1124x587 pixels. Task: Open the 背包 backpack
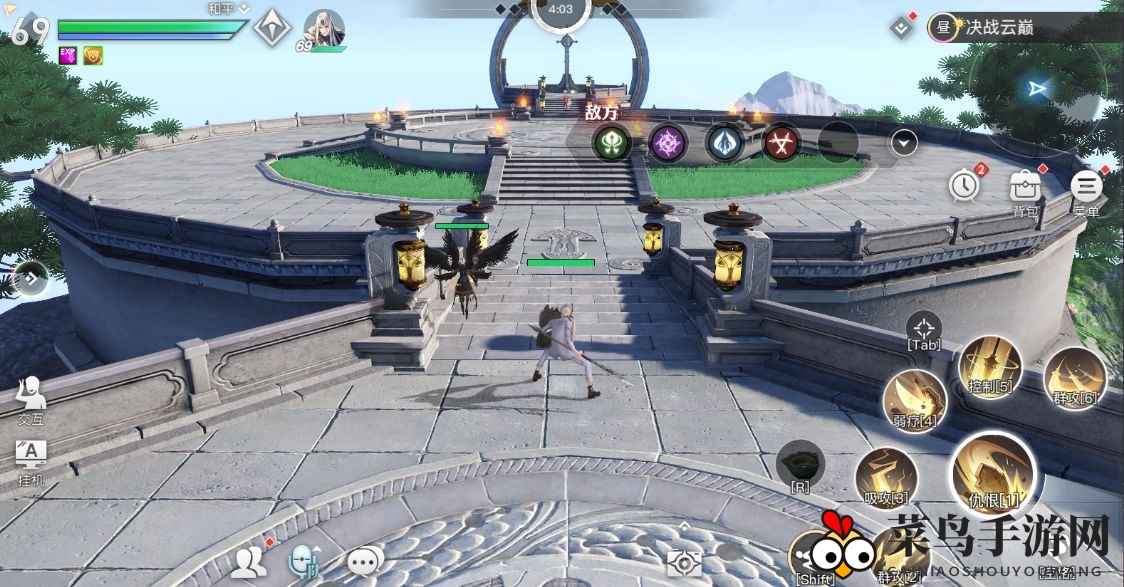(x=1025, y=186)
